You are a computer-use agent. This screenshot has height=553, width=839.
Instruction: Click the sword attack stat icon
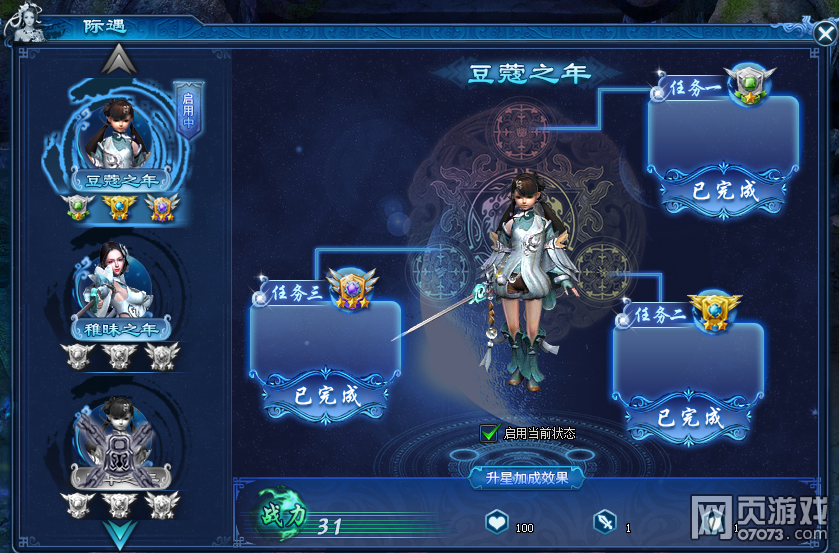pyautogui.click(x=605, y=523)
